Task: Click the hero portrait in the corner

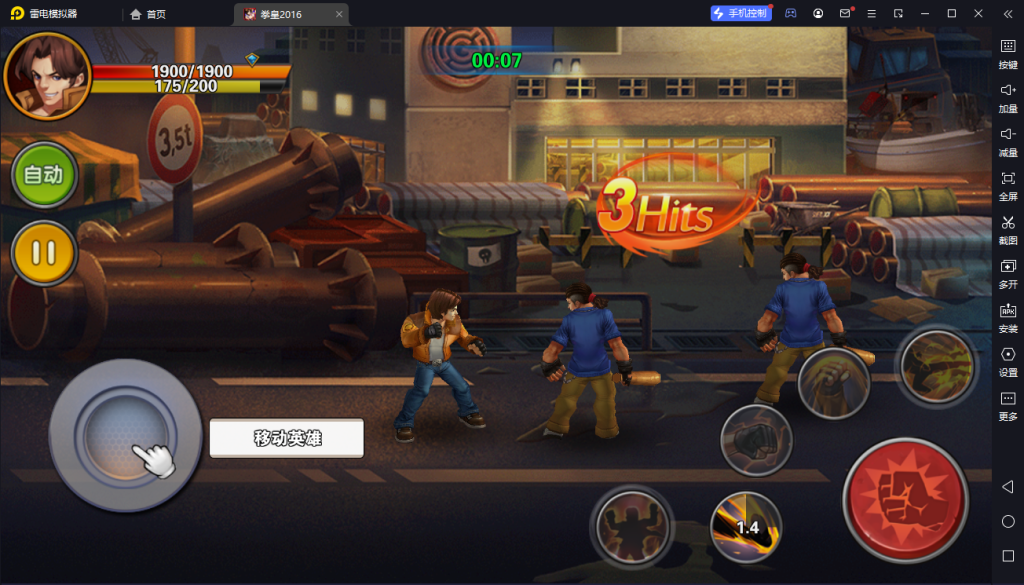Action: (x=46, y=76)
